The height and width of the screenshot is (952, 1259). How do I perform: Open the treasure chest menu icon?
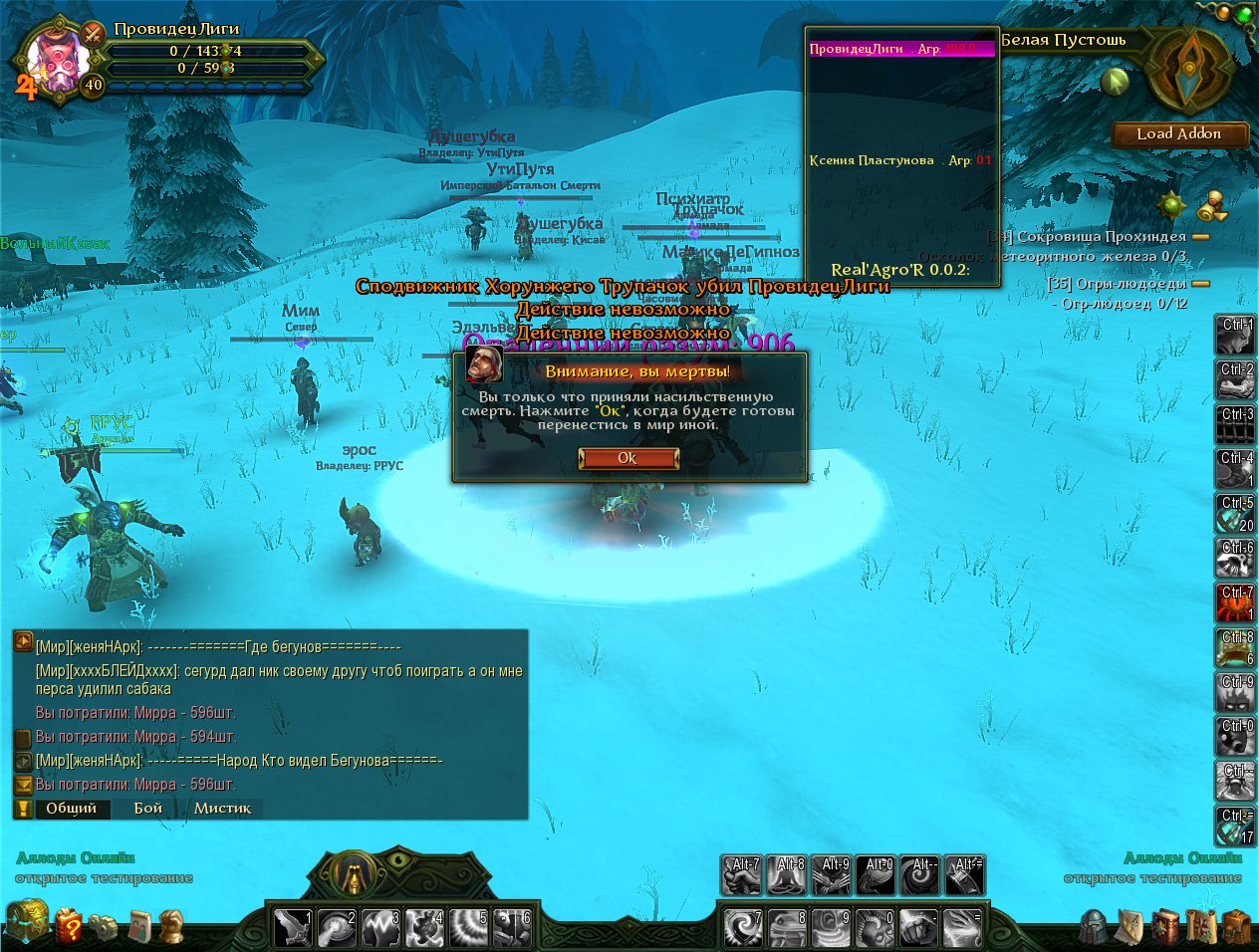26,920
